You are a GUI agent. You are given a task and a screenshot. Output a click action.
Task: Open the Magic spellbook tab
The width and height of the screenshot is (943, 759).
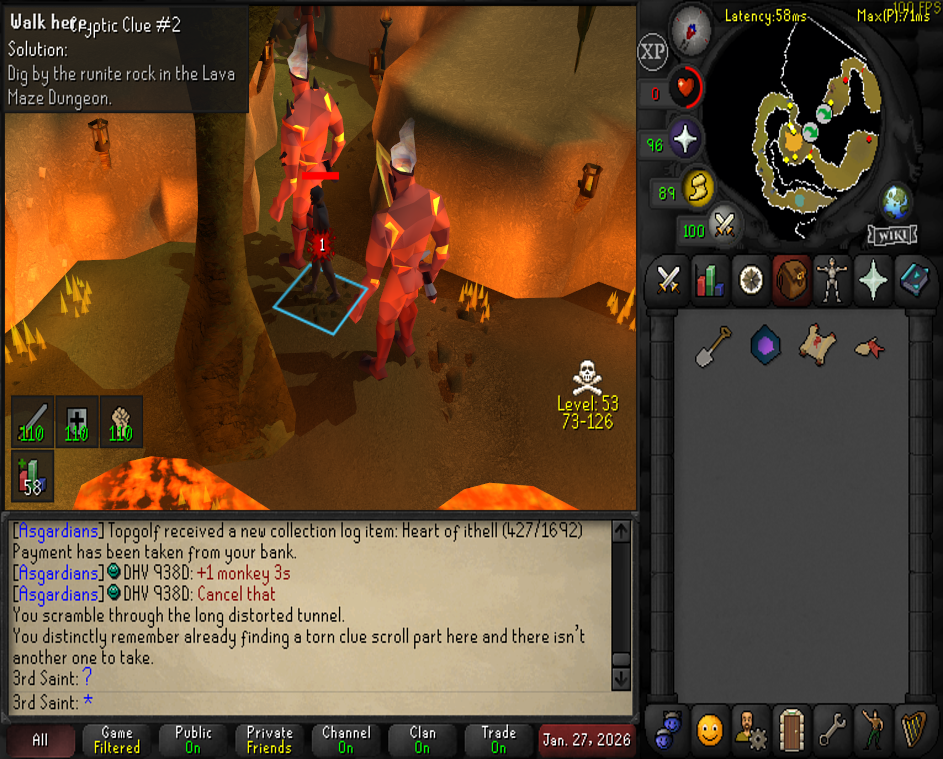click(913, 279)
